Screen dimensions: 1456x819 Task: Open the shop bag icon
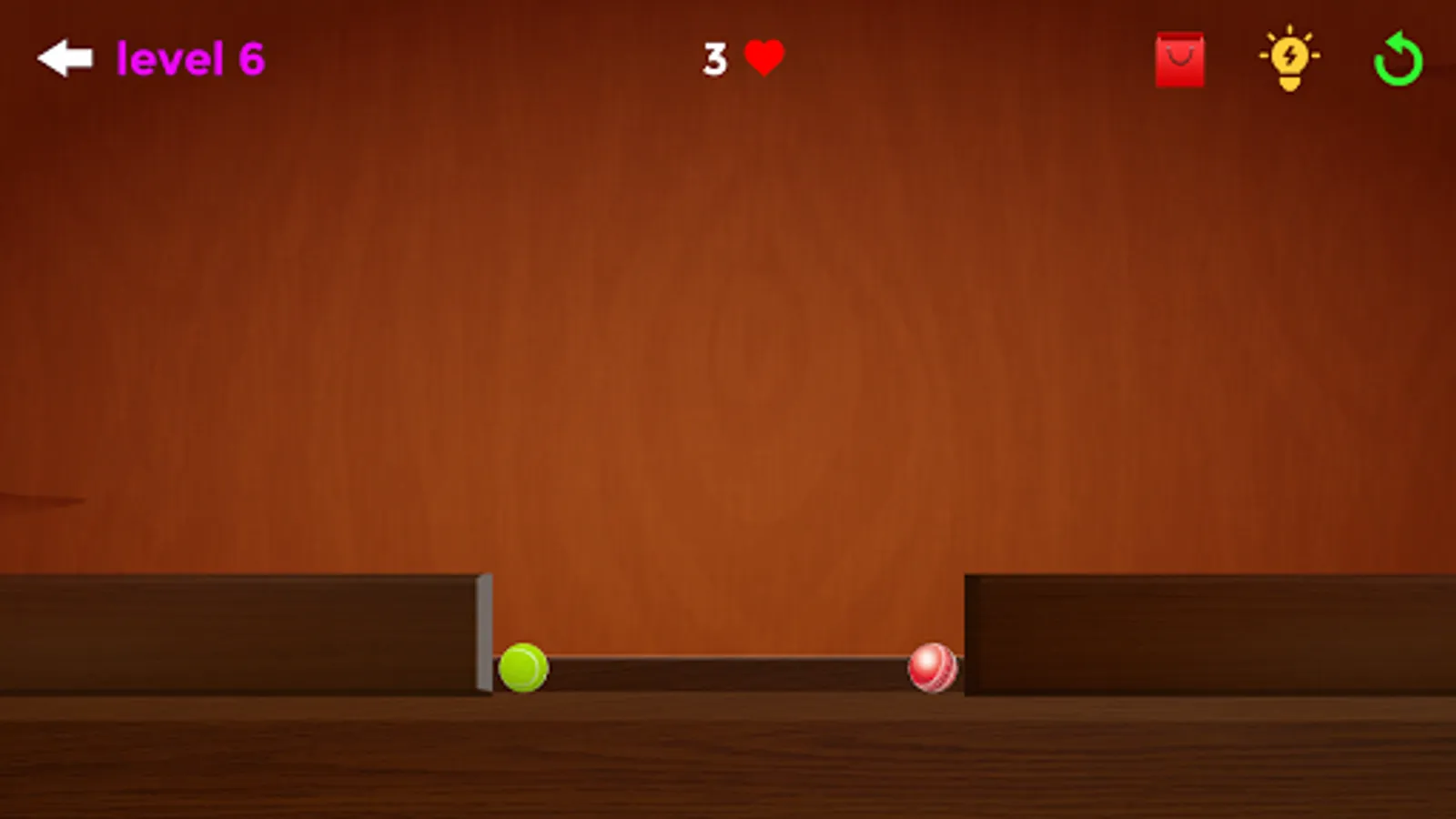click(1179, 57)
